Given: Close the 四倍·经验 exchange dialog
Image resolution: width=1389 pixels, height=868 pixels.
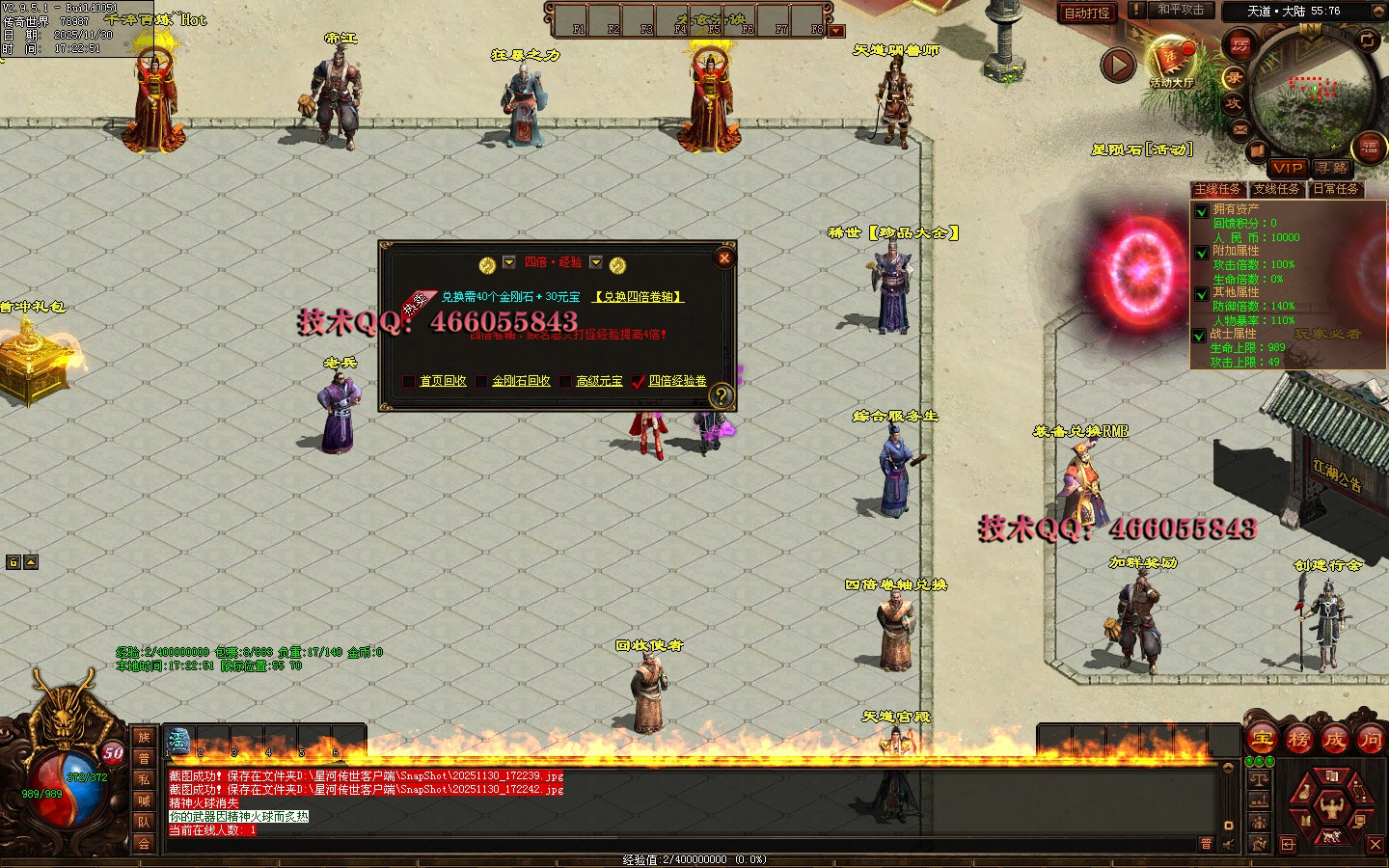Looking at the screenshot, I should (x=724, y=258).
